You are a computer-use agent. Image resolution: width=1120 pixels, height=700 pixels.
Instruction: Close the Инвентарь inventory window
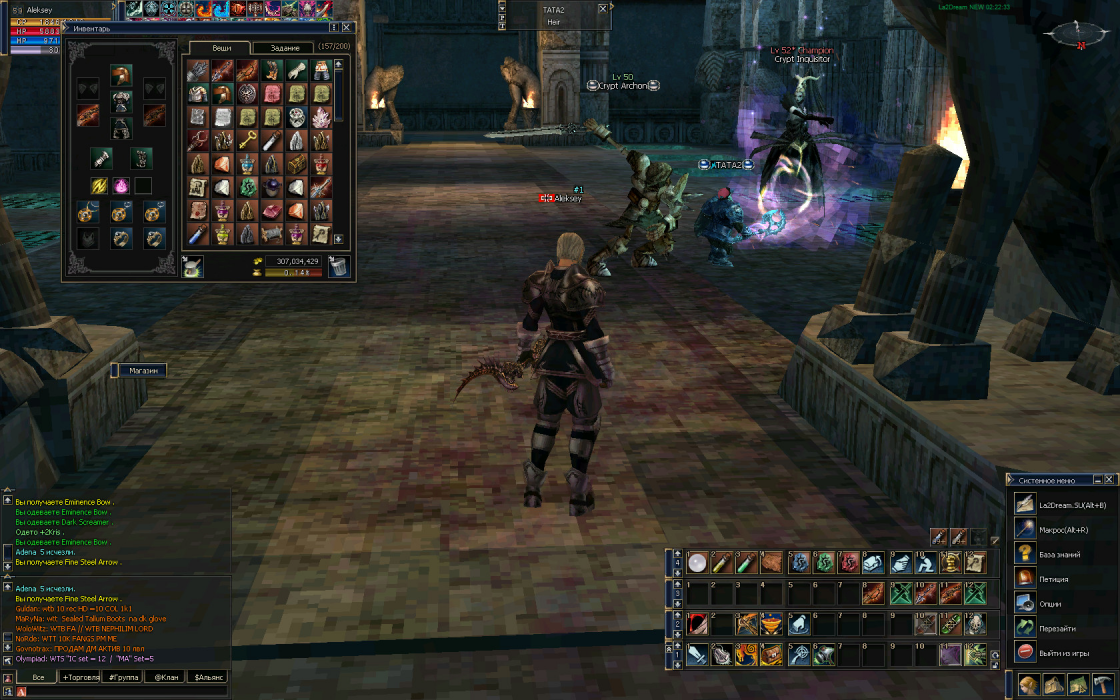click(347, 28)
